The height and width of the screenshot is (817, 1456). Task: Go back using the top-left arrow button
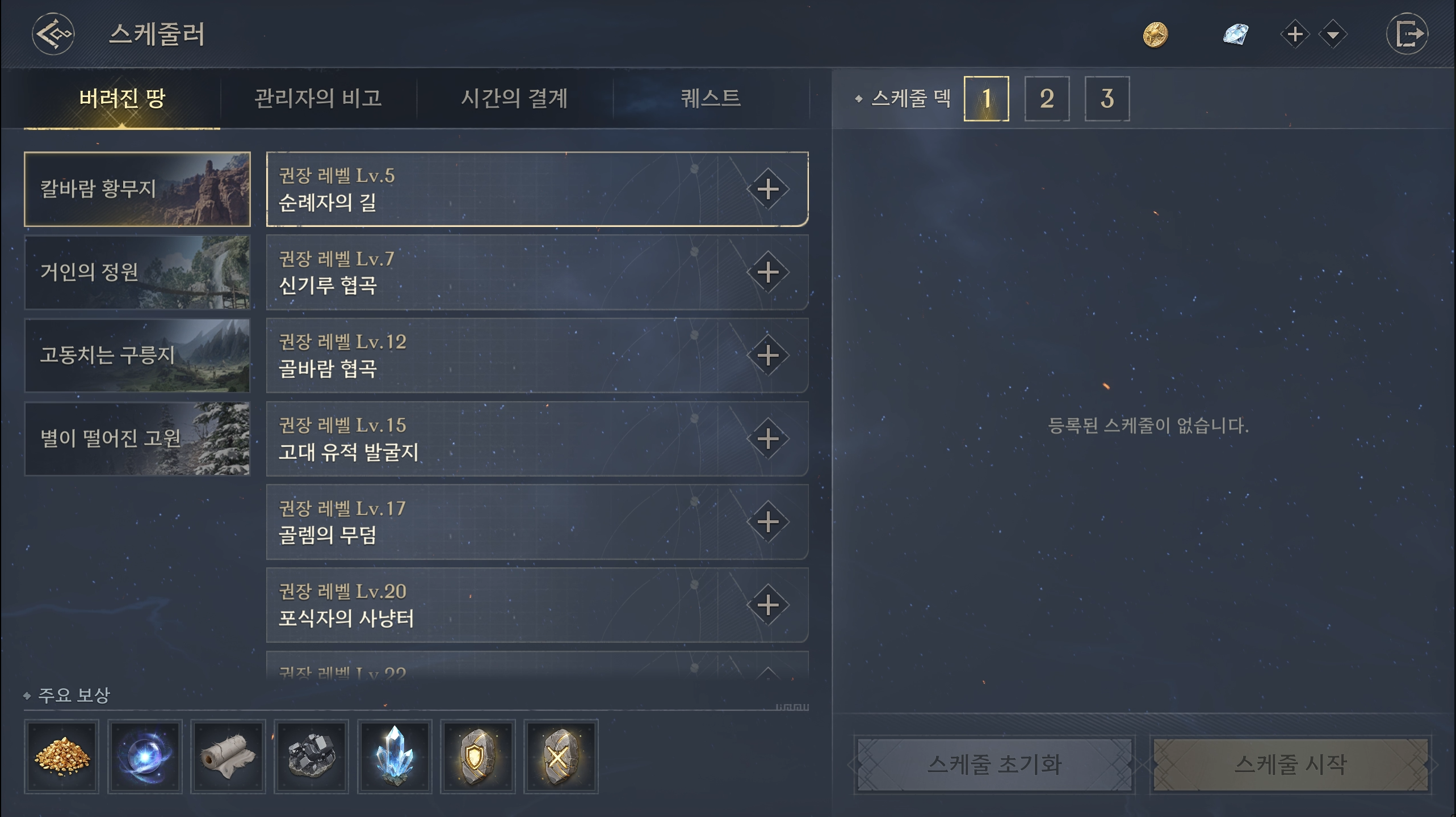click(x=53, y=34)
